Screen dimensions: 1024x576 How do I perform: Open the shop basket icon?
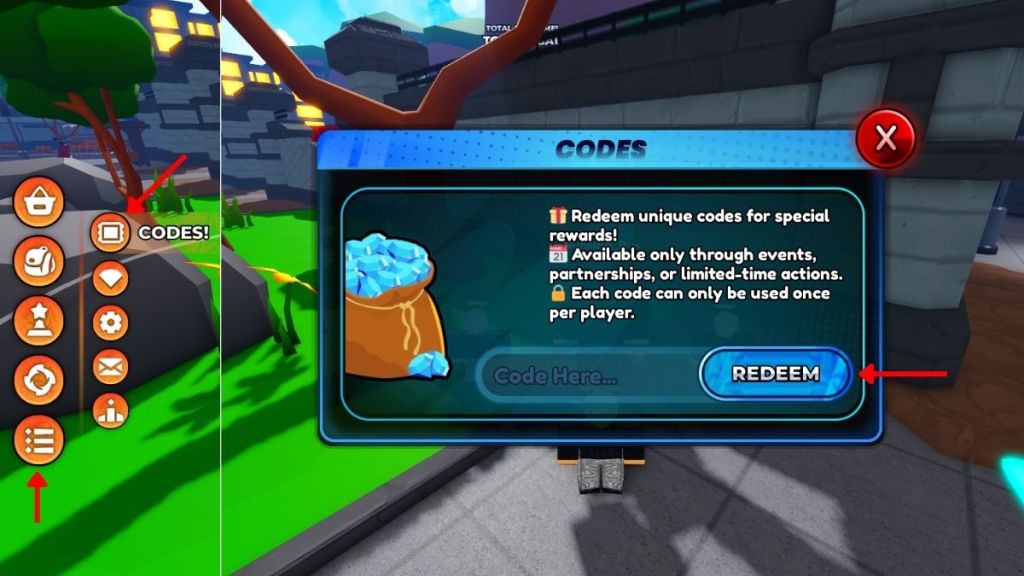tap(39, 203)
